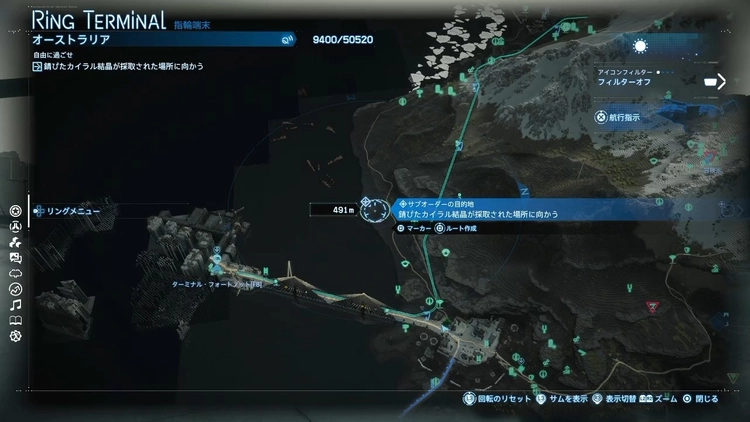This screenshot has width=750, height=422.
Task: Open the cloud icon in the sidebar
Action: 15,273
